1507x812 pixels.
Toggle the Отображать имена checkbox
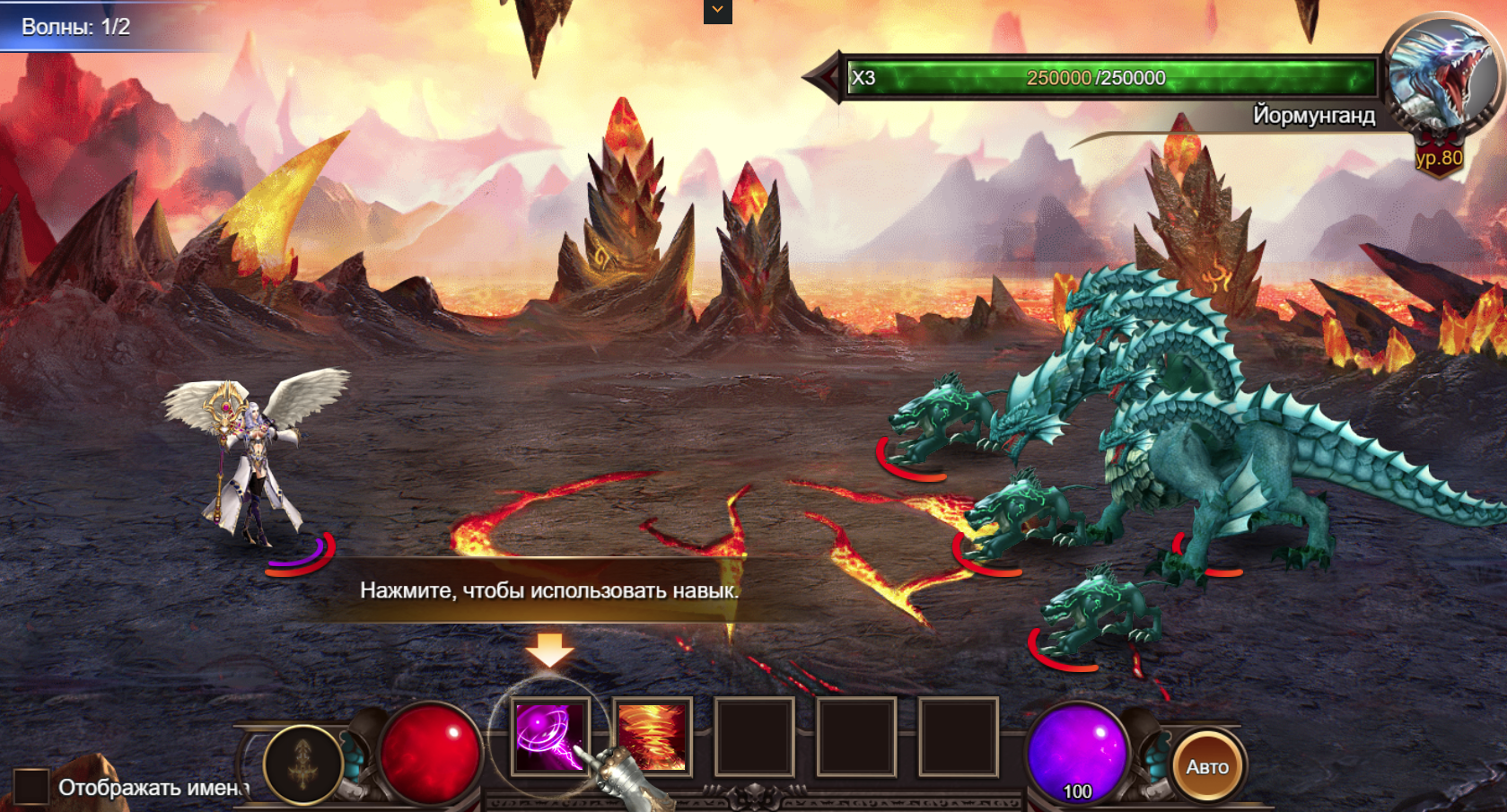(x=31, y=787)
